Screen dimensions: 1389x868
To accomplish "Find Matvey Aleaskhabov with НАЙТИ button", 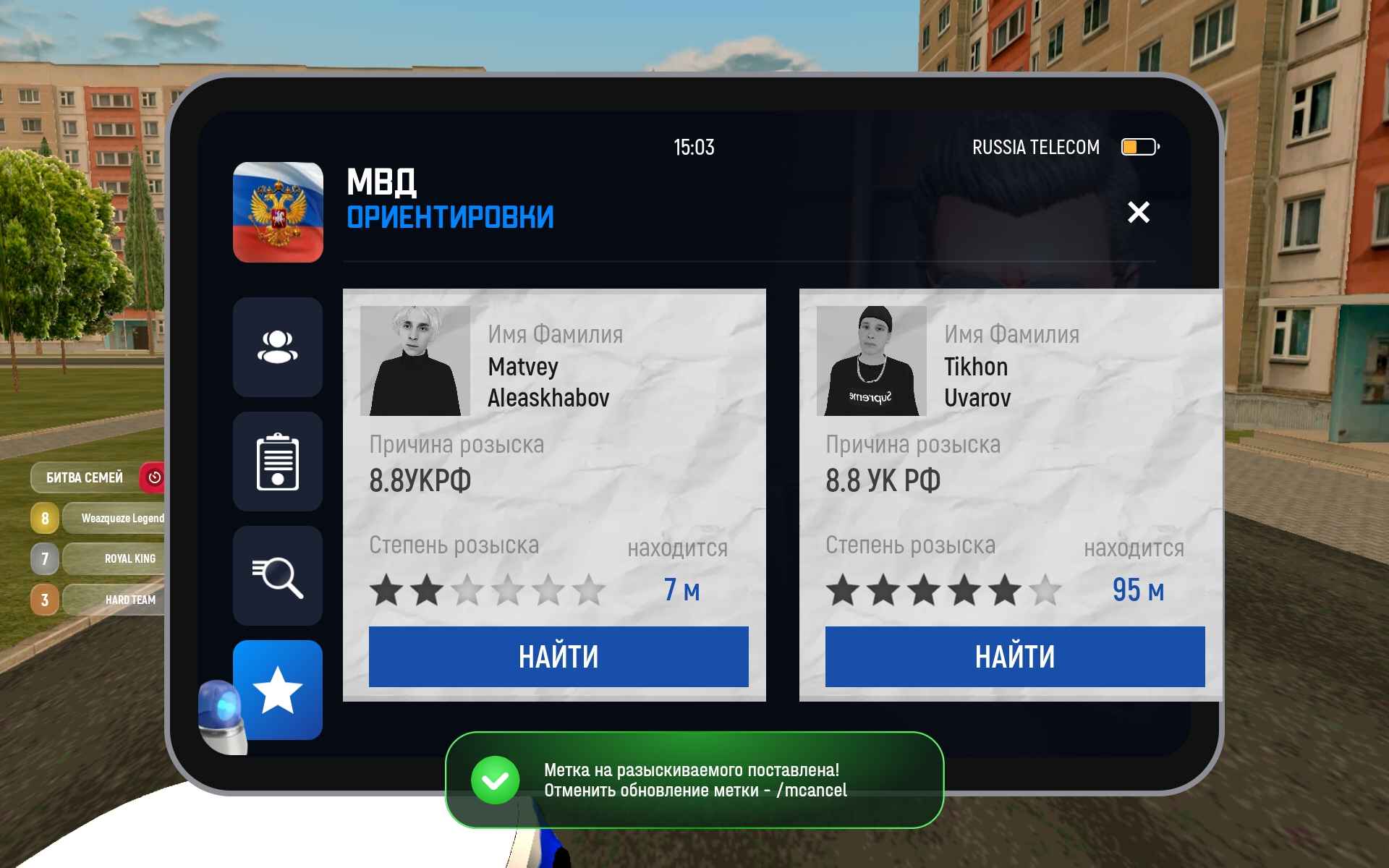I will [x=558, y=657].
